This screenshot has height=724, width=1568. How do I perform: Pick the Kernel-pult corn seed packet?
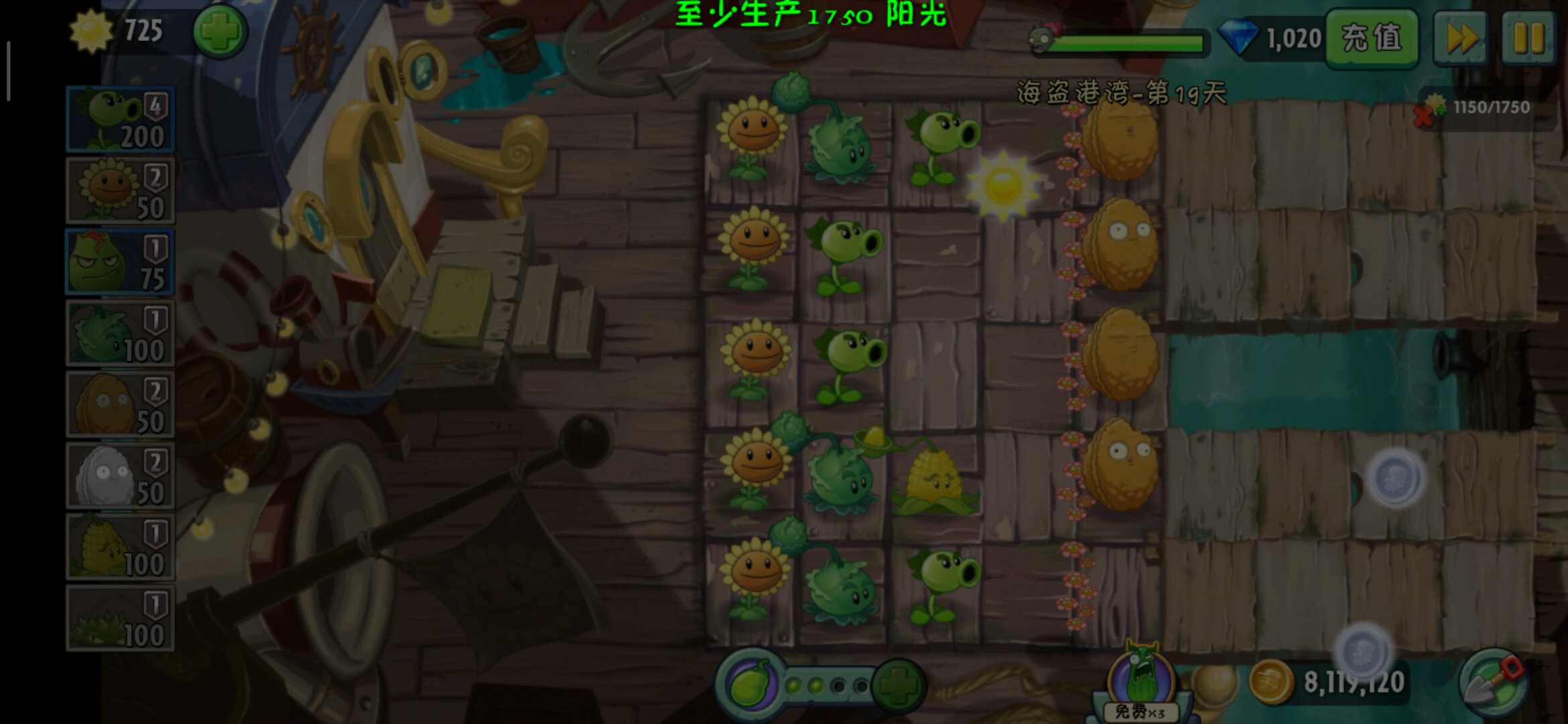121,546
